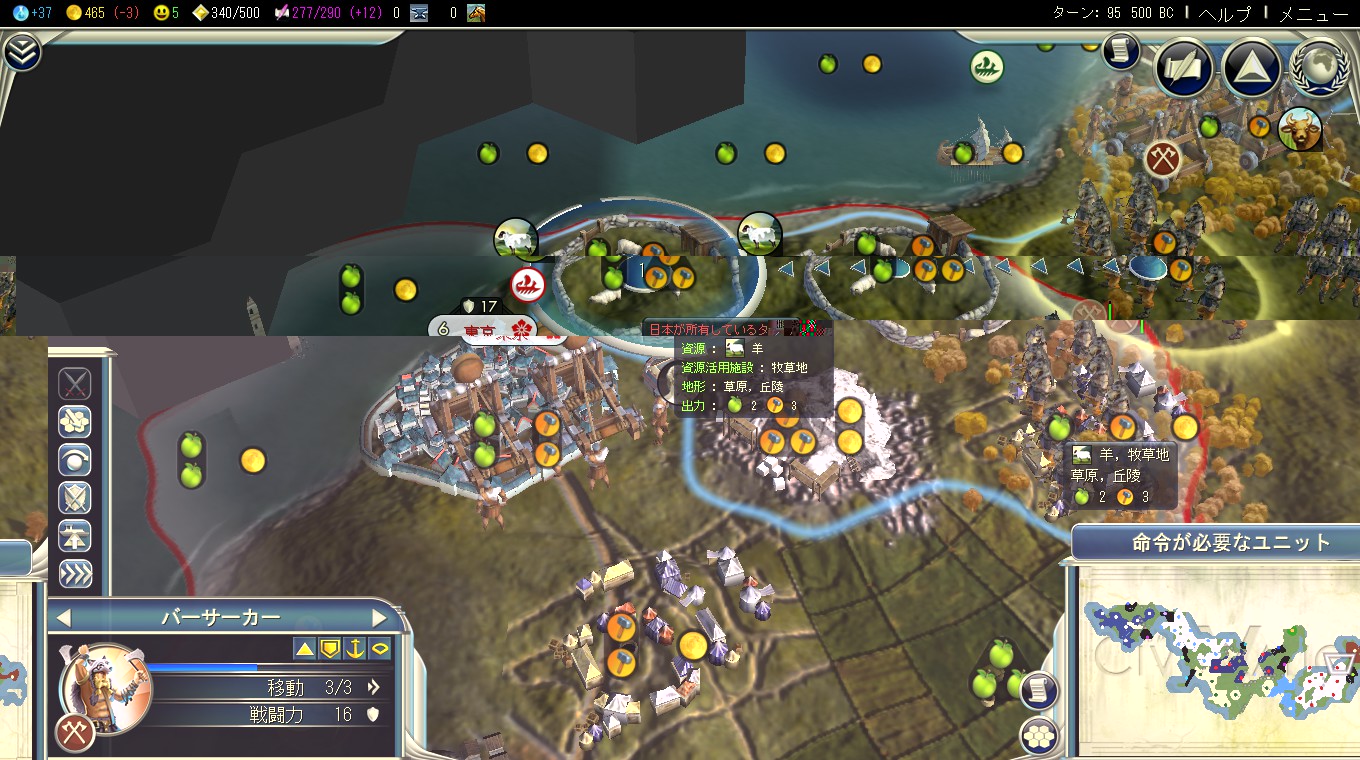Screen dimensions: 1360x760
Task: Toggle strategic view with hex icon near minimap
Action: [1040, 733]
